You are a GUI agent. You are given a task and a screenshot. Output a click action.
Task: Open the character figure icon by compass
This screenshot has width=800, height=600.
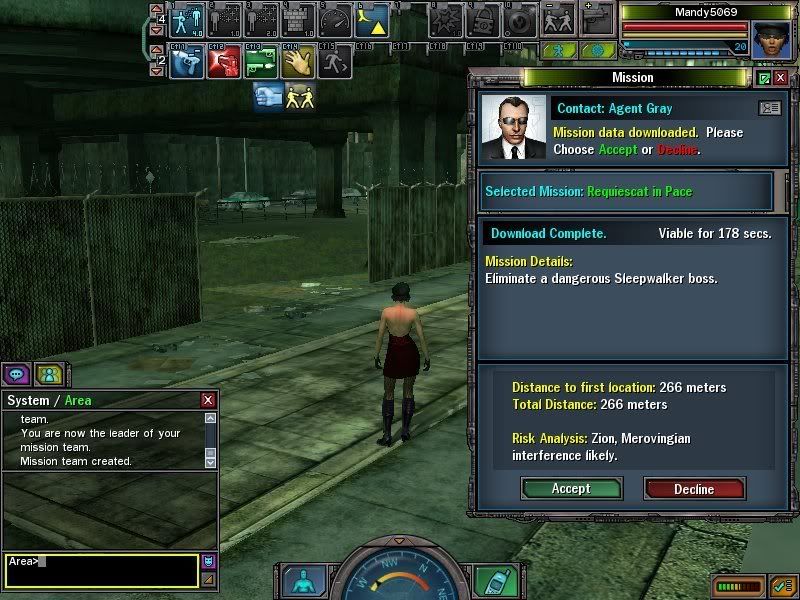pos(300,581)
